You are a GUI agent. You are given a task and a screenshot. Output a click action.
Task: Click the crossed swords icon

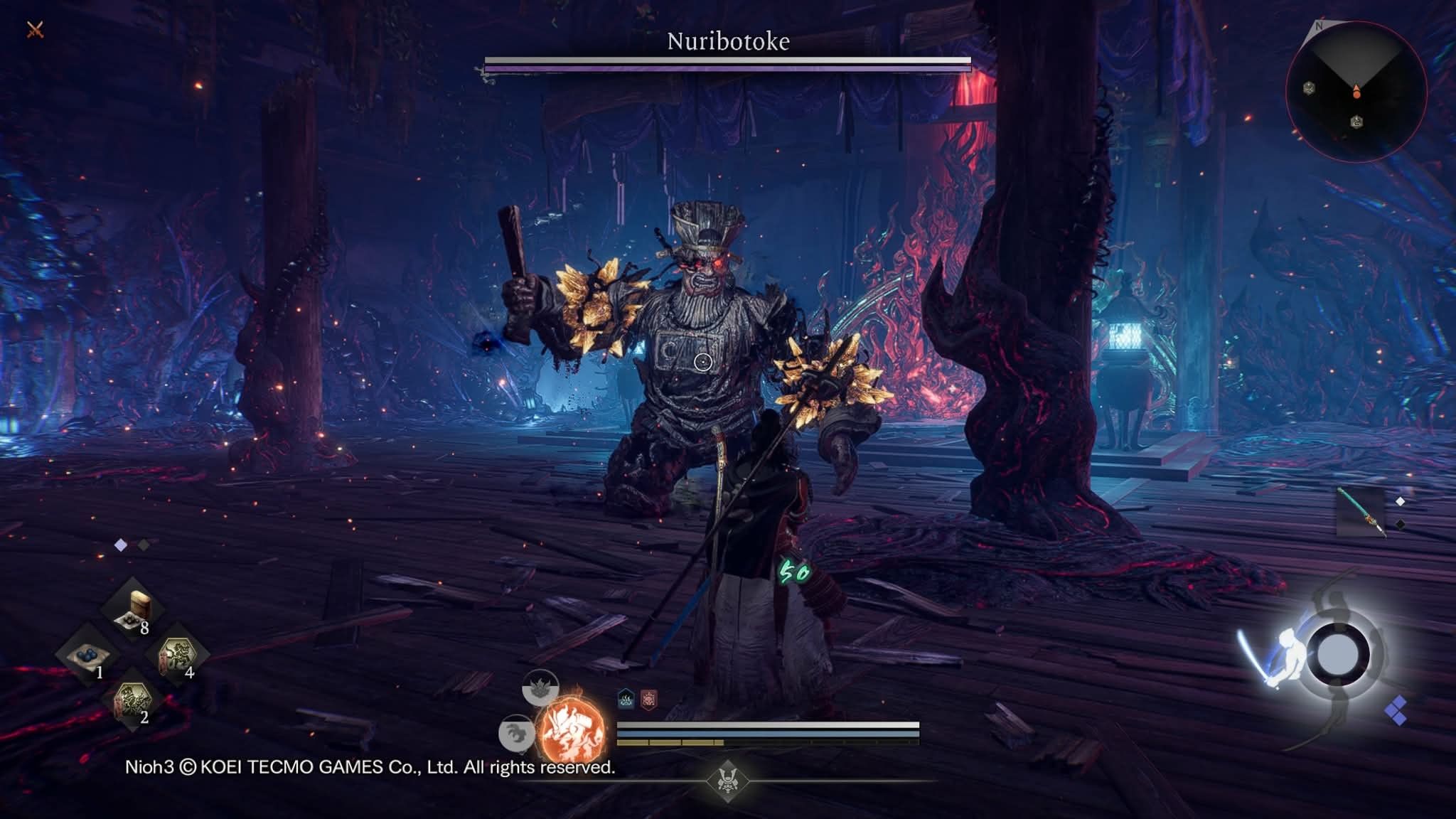point(35,29)
